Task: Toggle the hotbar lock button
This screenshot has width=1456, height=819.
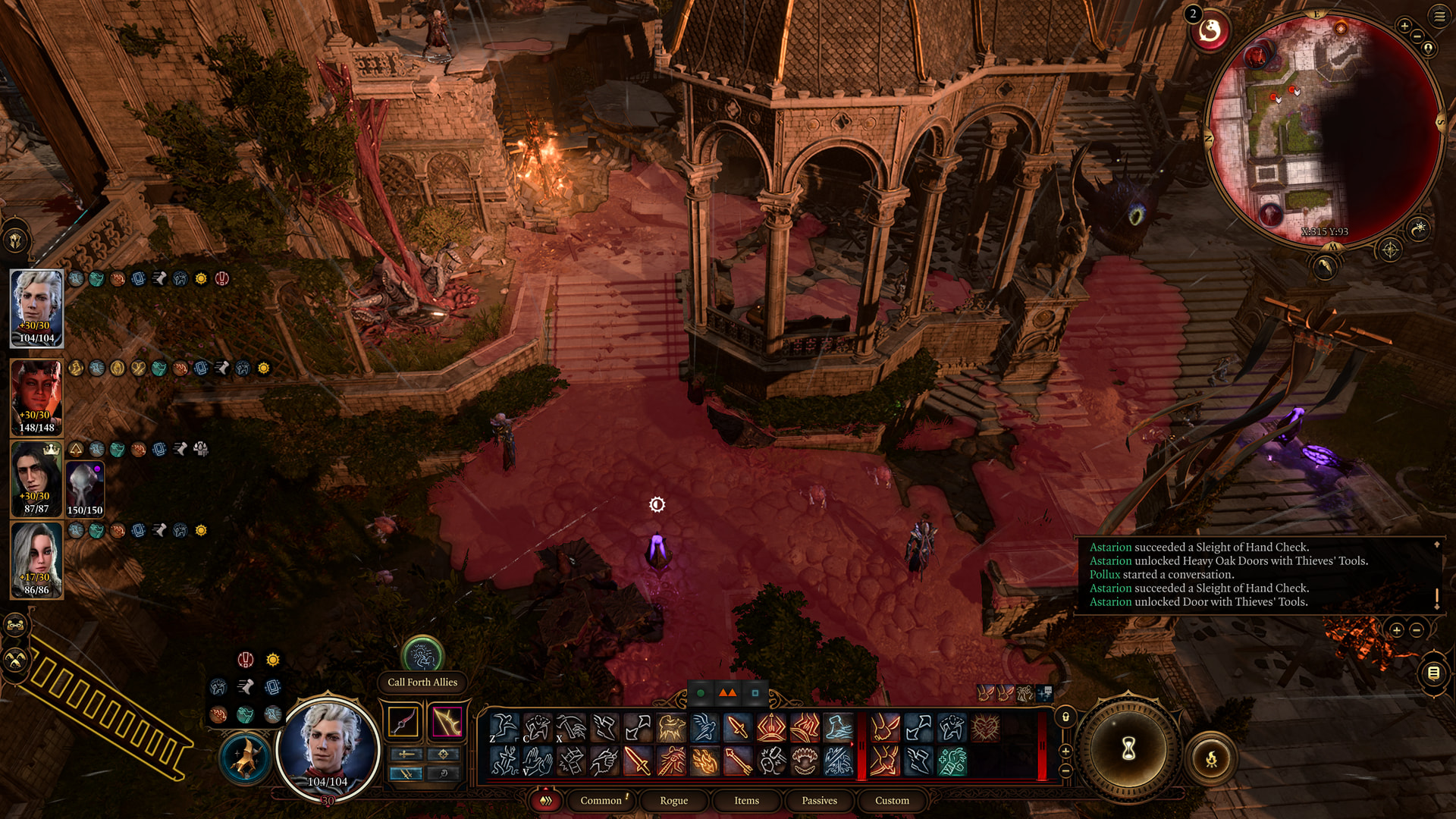Action: pyautogui.click(x=1065, y=717)
